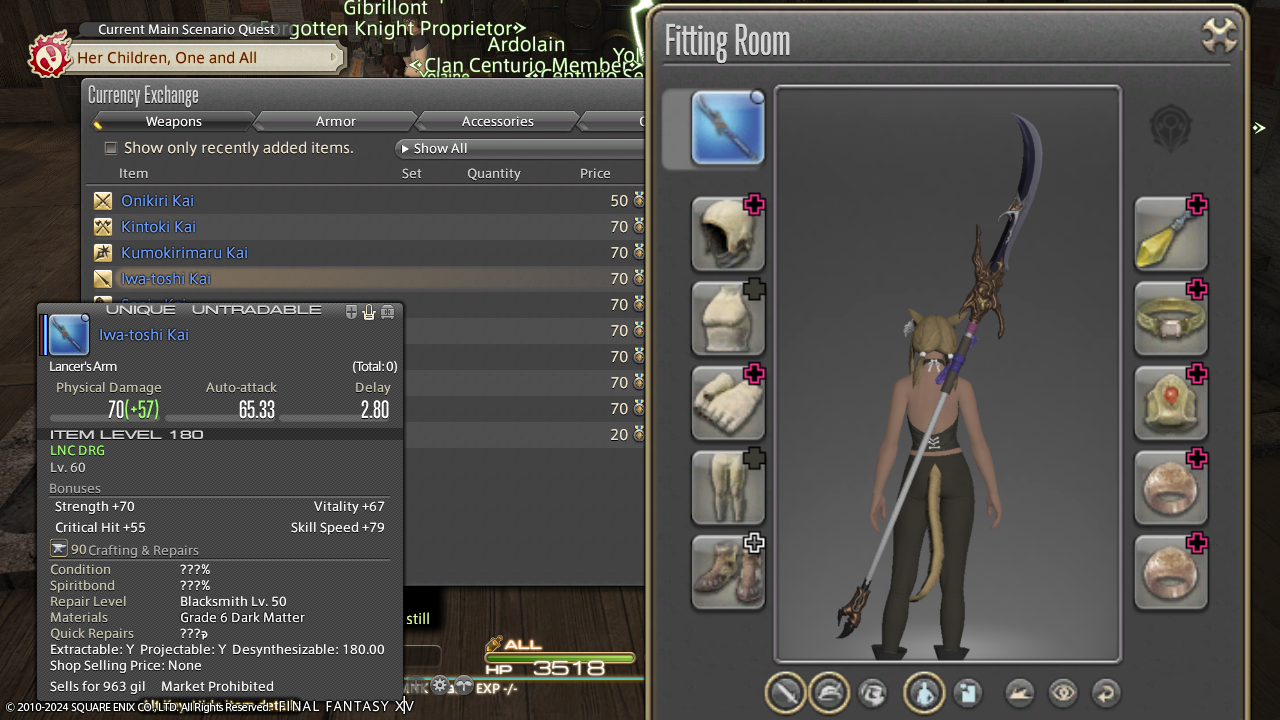Select the spear weapon slot in Fitting Room
Screen dimensions: 1280x720
pos(728,128)
